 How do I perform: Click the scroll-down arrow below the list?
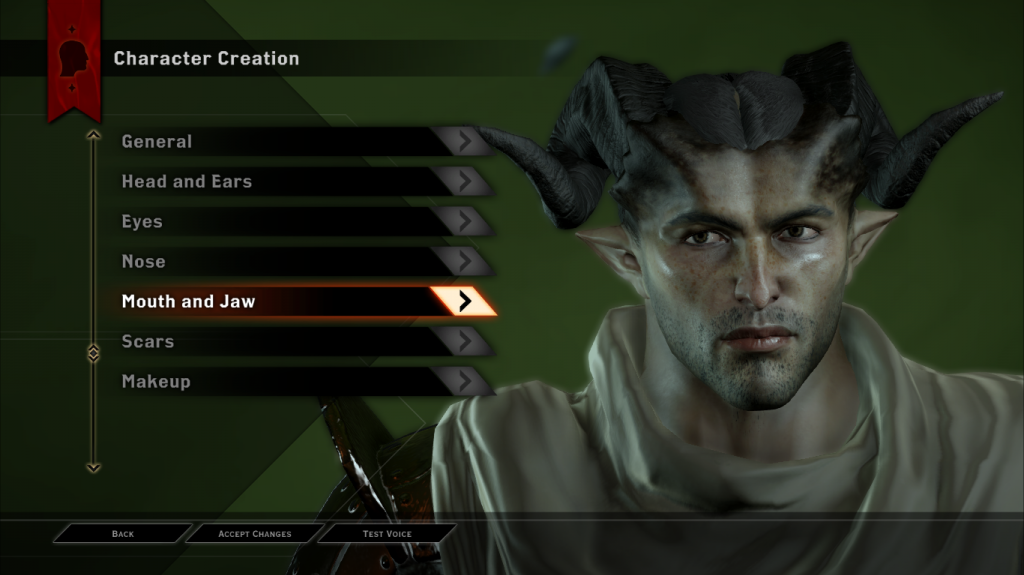point(93,466)
